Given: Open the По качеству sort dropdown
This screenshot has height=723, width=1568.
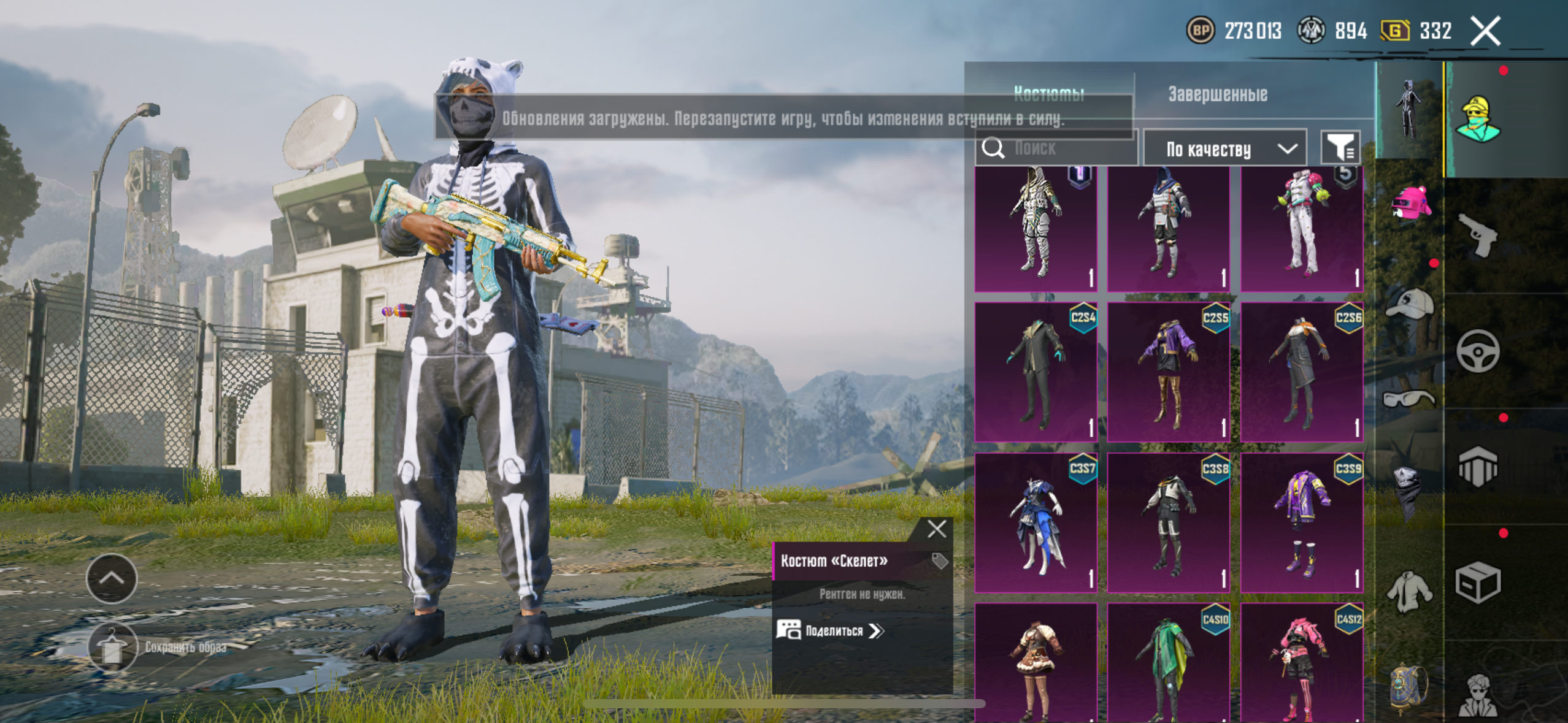Looking at the screenshot, I should click(x=1224, y=148).
